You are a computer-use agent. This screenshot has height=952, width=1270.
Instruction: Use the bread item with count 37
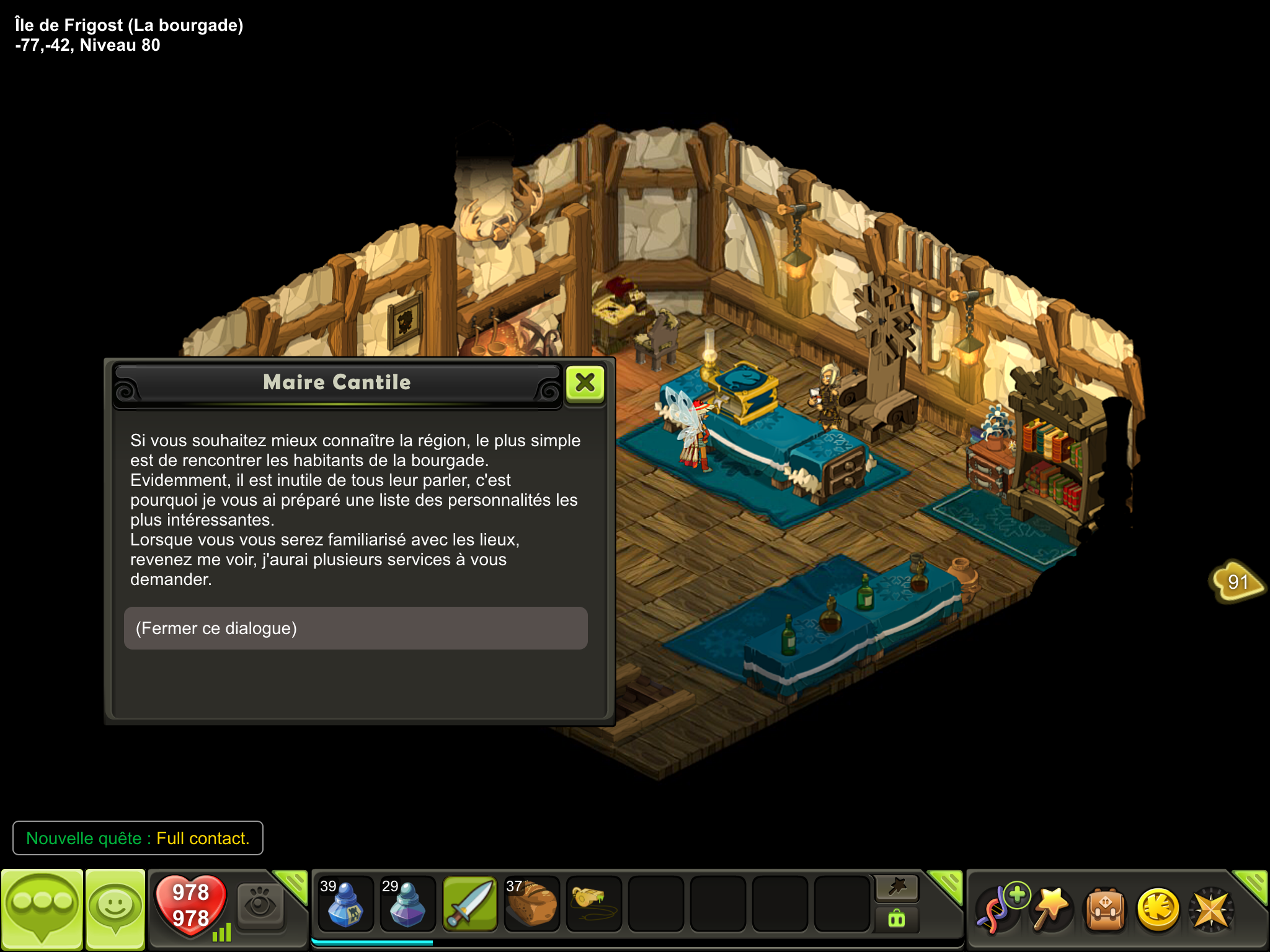pyautogui.click(x=531, y=904)
